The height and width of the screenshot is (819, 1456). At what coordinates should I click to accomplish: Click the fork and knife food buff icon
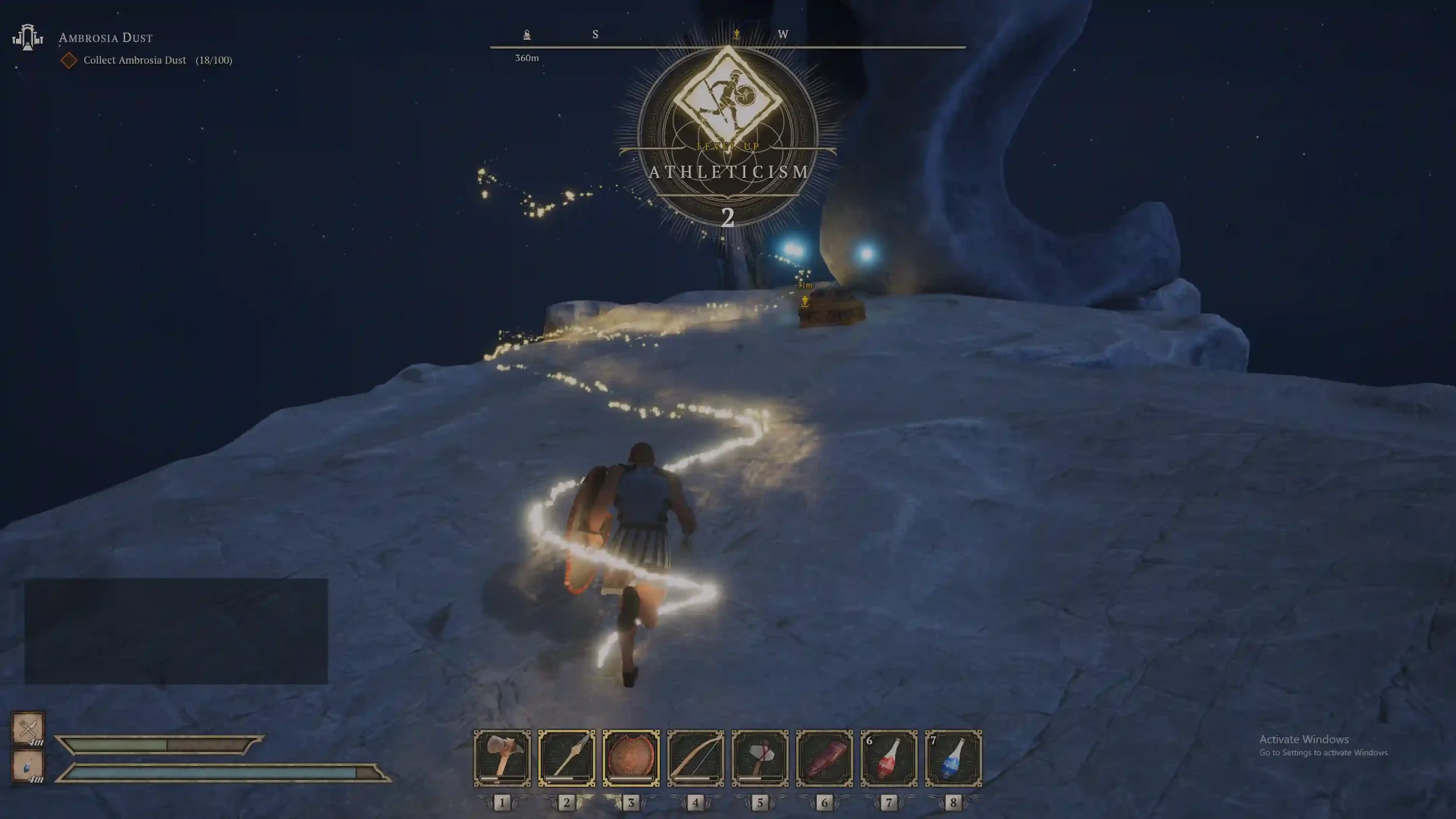pos(28,727)
